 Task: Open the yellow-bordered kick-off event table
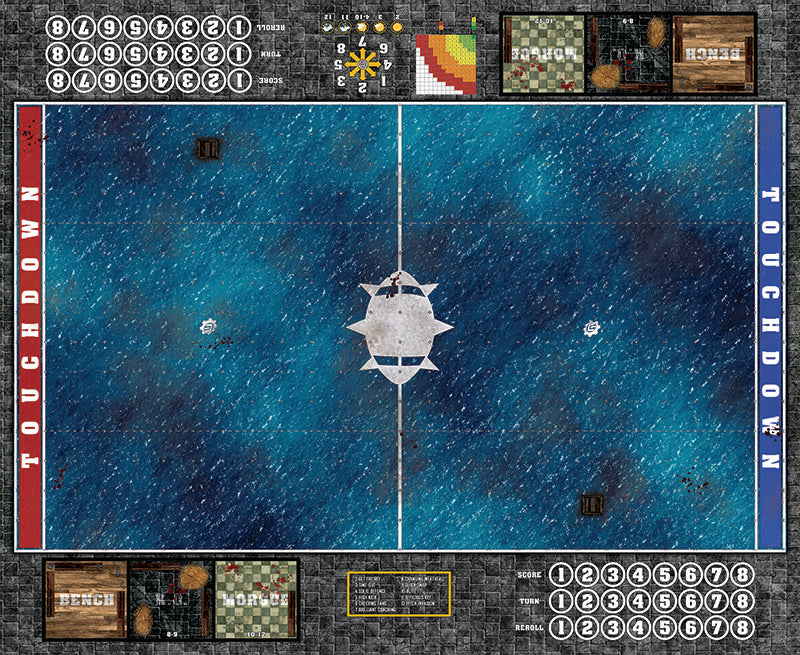coord(400,594)
